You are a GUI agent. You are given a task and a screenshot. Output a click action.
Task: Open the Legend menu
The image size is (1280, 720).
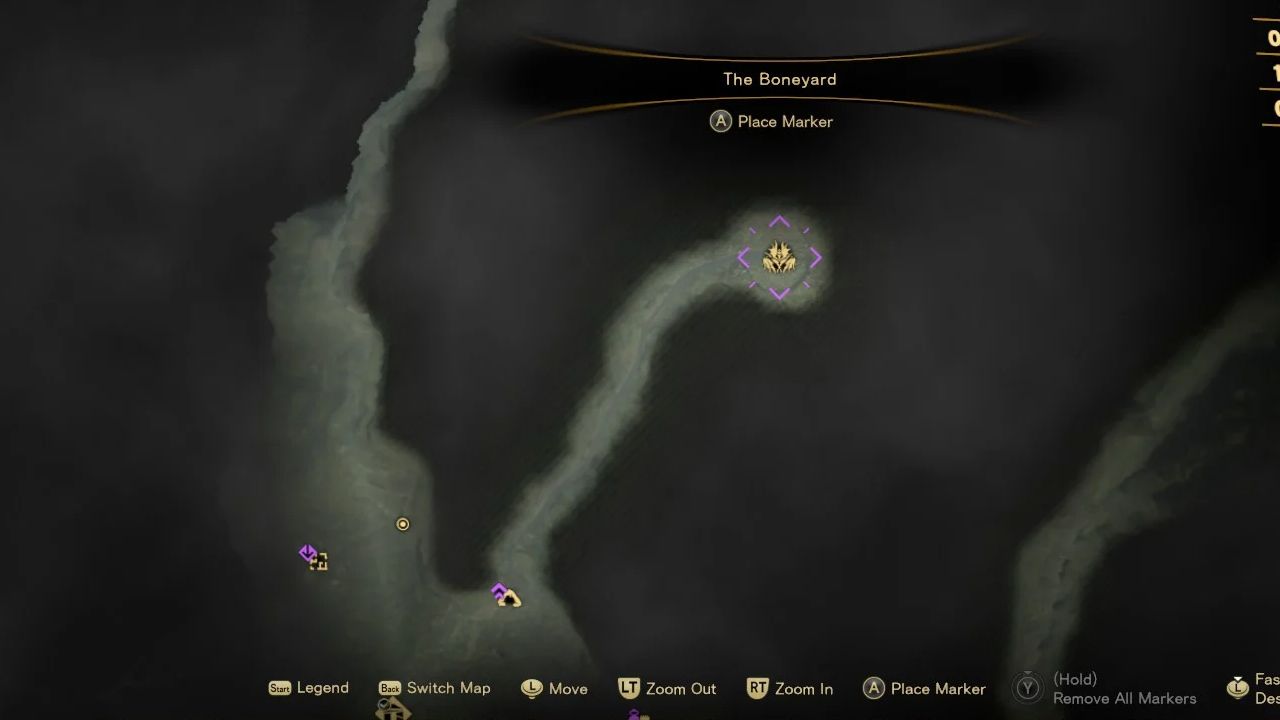point(323,688)
